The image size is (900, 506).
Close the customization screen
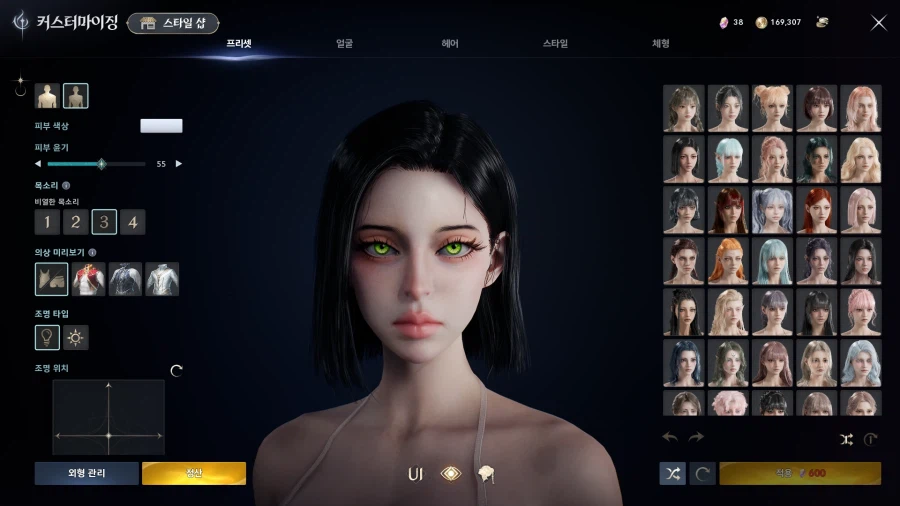(879, 23)
